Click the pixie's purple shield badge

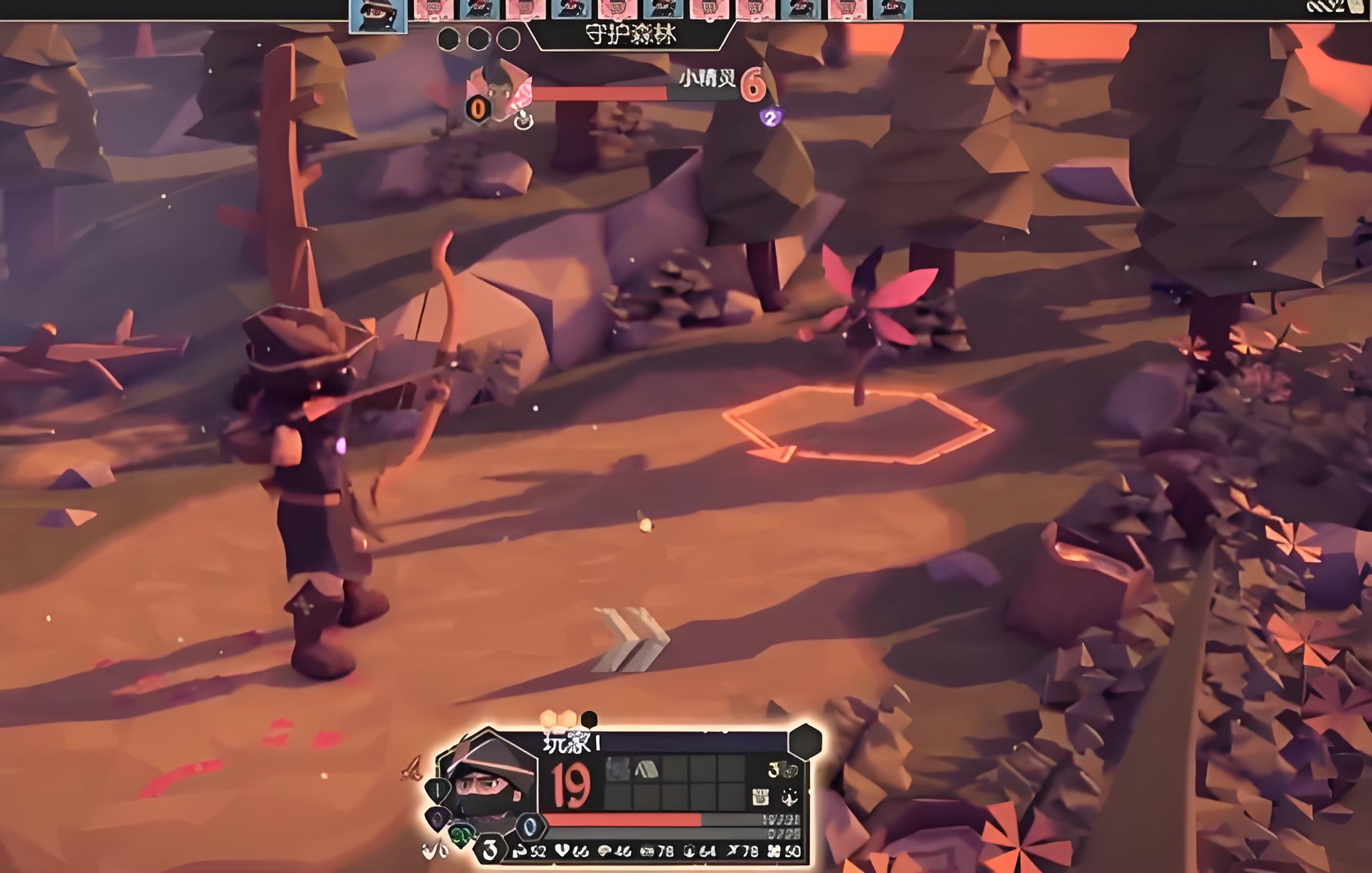click(771, 117)
